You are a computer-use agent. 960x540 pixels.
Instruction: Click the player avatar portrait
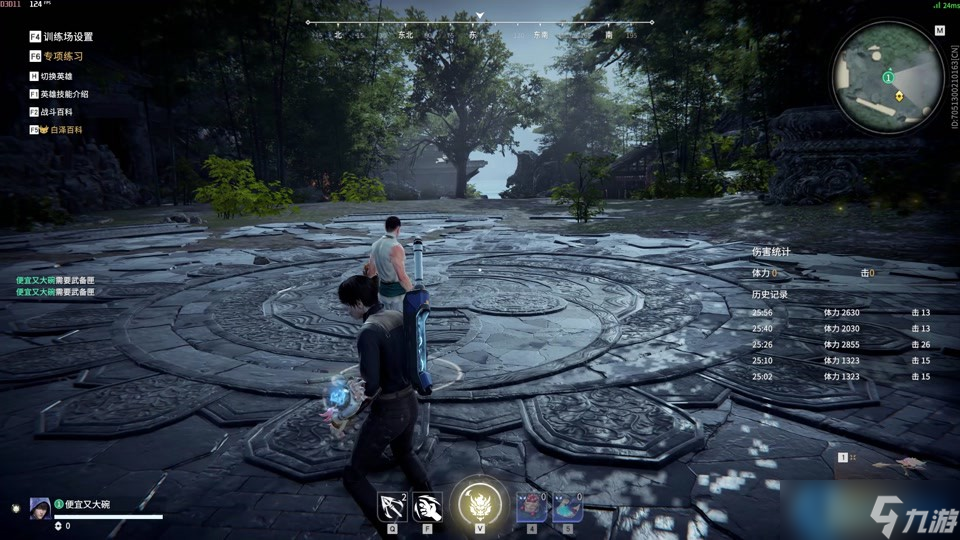tap(40, 506)
